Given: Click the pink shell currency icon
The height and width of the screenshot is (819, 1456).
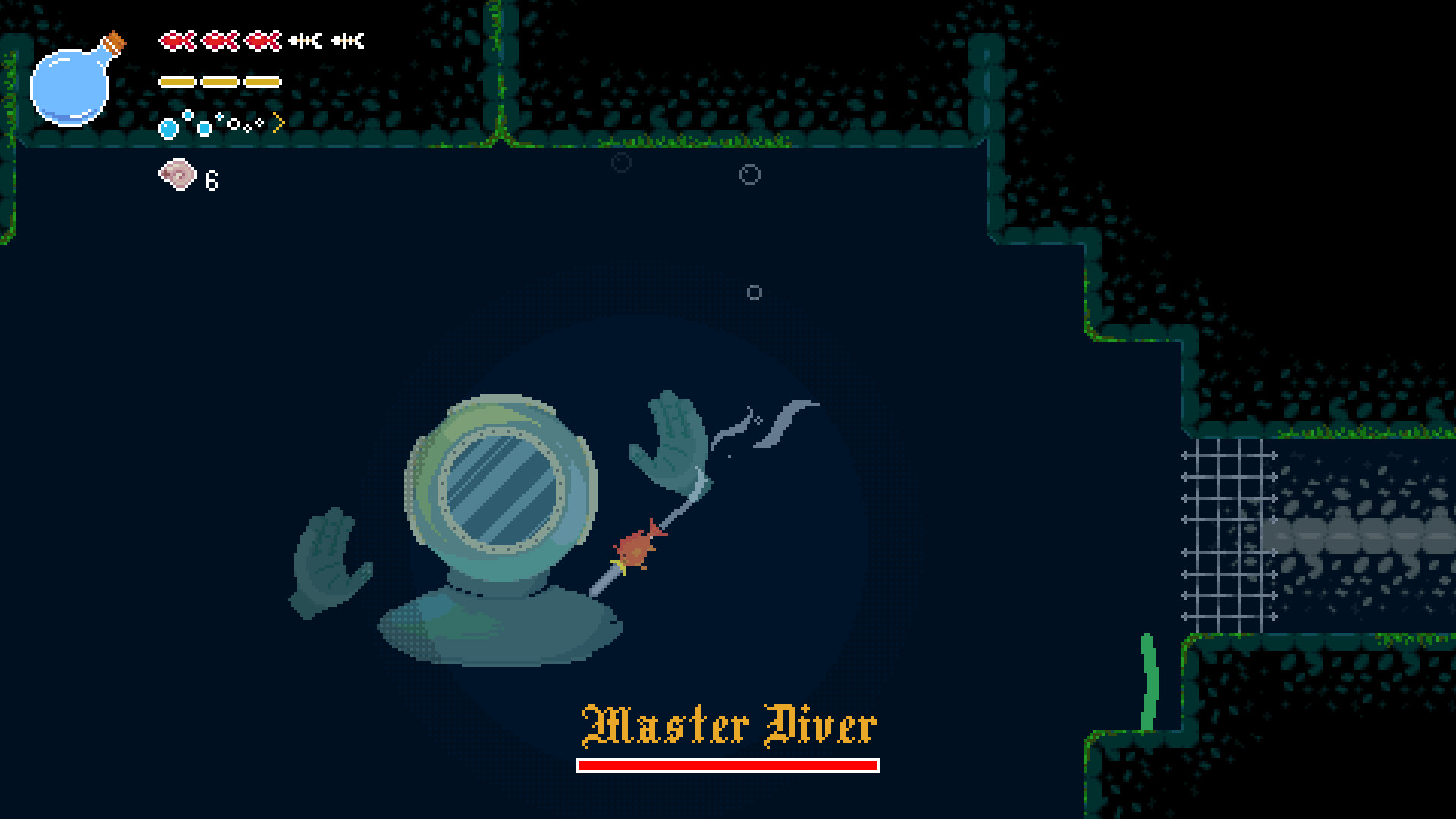Looking at the screenshot, I should 177,175.
